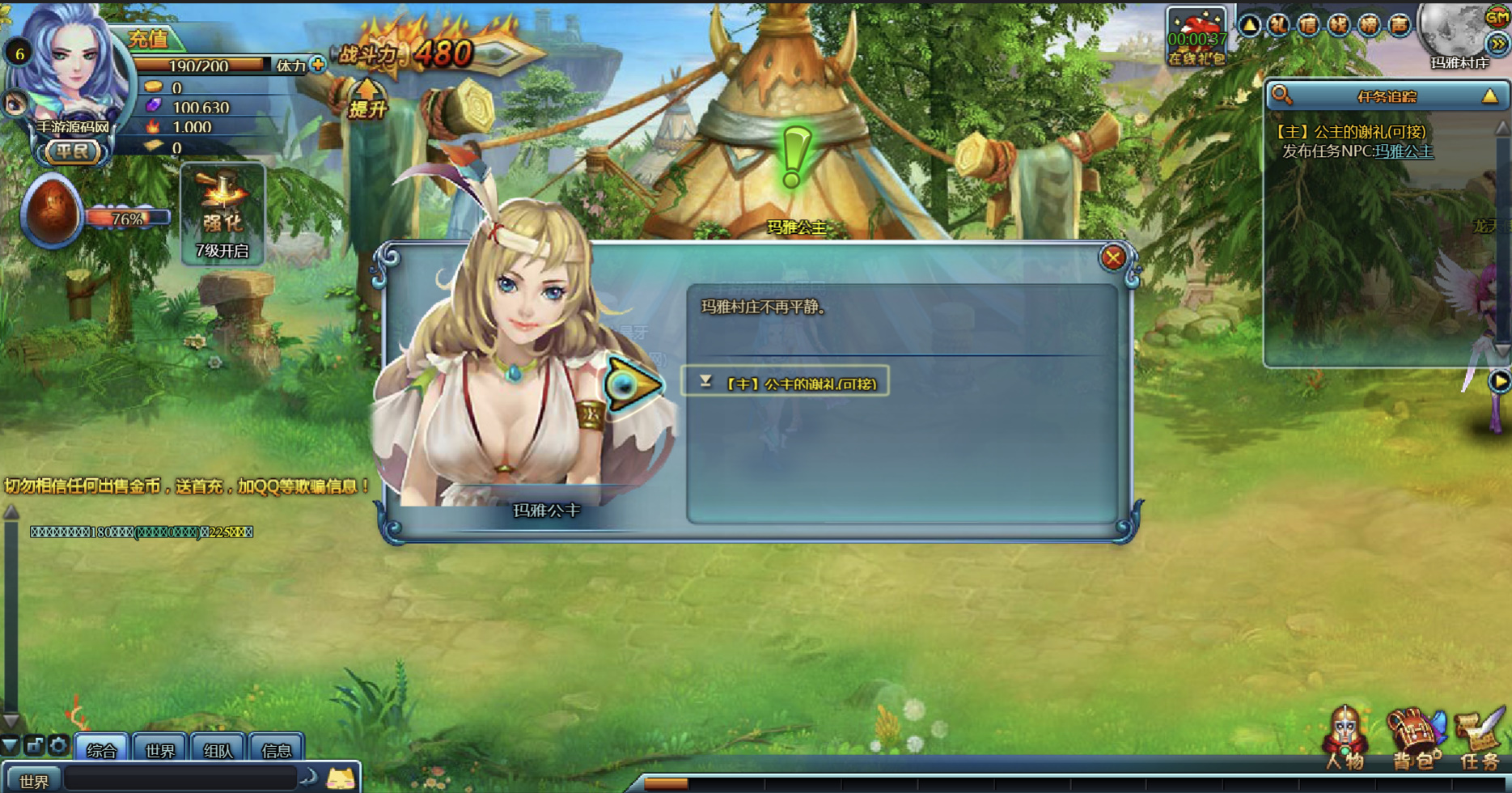Open the 强化 enhancement icon
The image size is (1512, 793).
point(222,212)
